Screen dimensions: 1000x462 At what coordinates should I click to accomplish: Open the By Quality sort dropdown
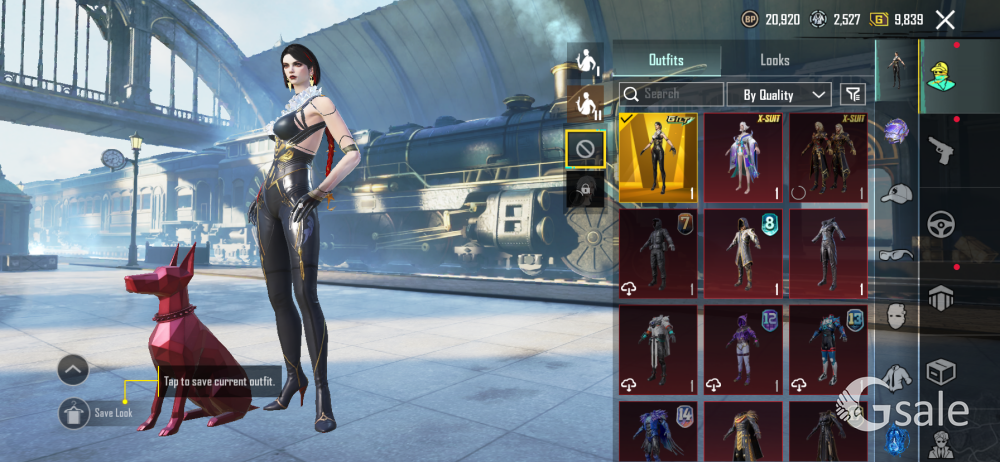coord(785,95)
